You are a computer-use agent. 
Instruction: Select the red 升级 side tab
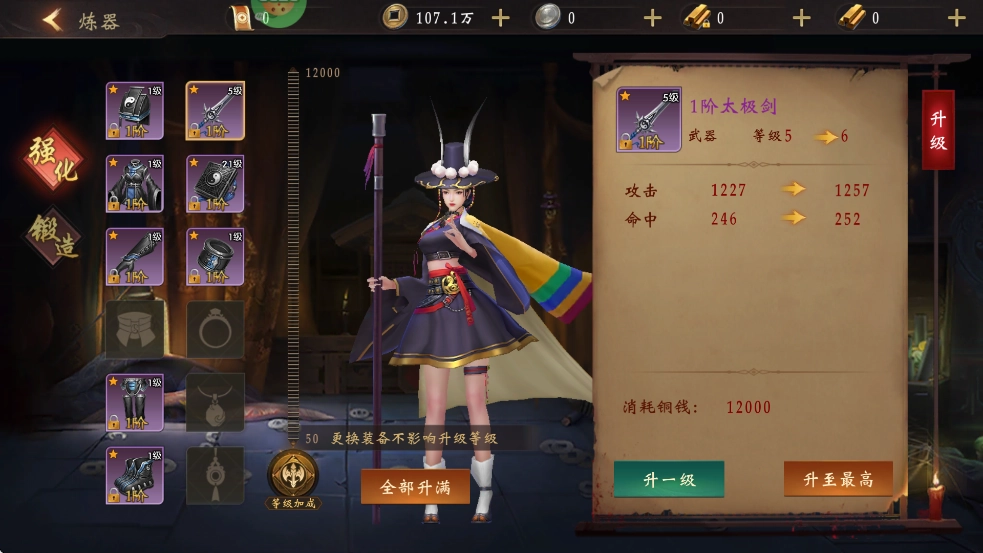click(x=938, y=130)
